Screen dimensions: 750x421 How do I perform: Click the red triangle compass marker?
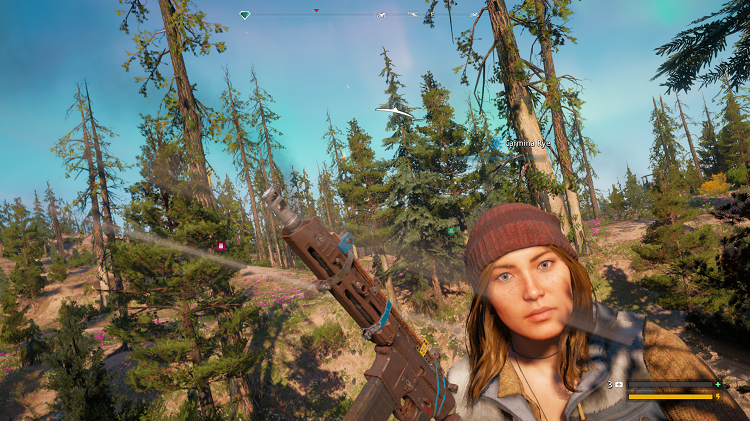(317, 11)
